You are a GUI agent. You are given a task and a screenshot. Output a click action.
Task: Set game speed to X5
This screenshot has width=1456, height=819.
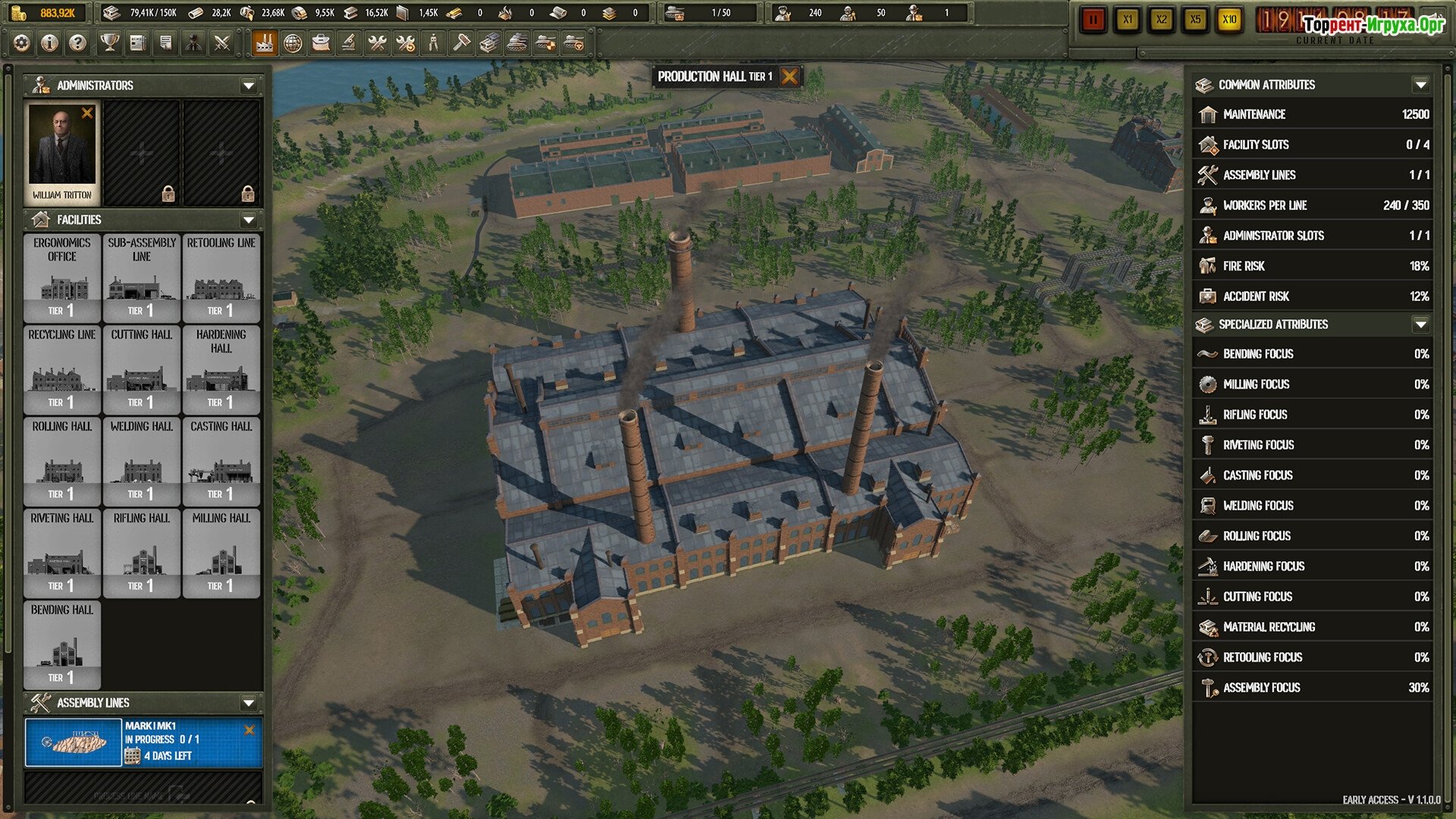click(x=1195, y=20)
